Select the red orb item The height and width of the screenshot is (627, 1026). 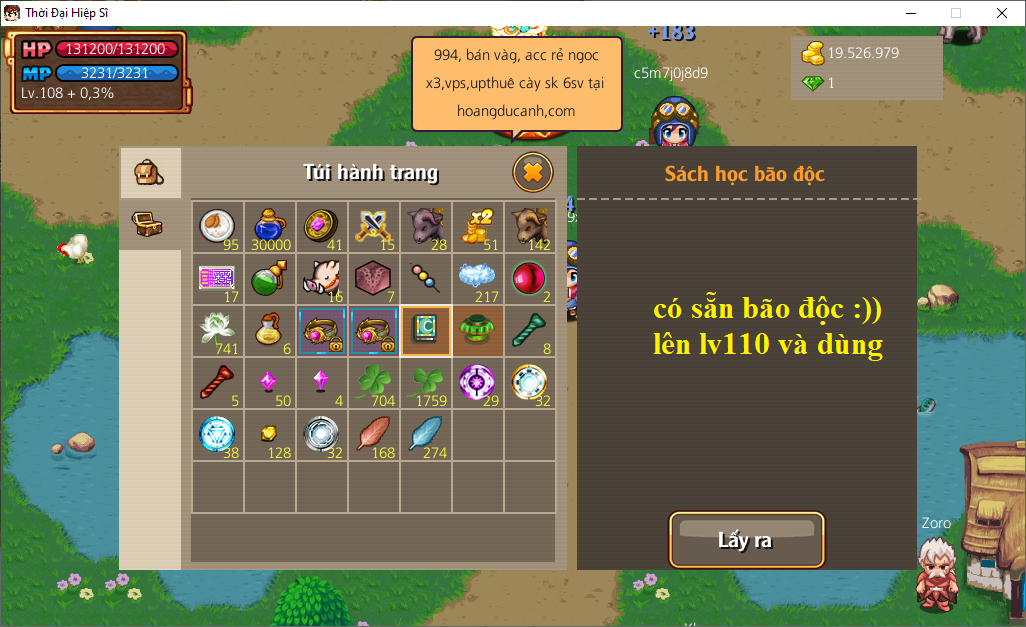529,278
